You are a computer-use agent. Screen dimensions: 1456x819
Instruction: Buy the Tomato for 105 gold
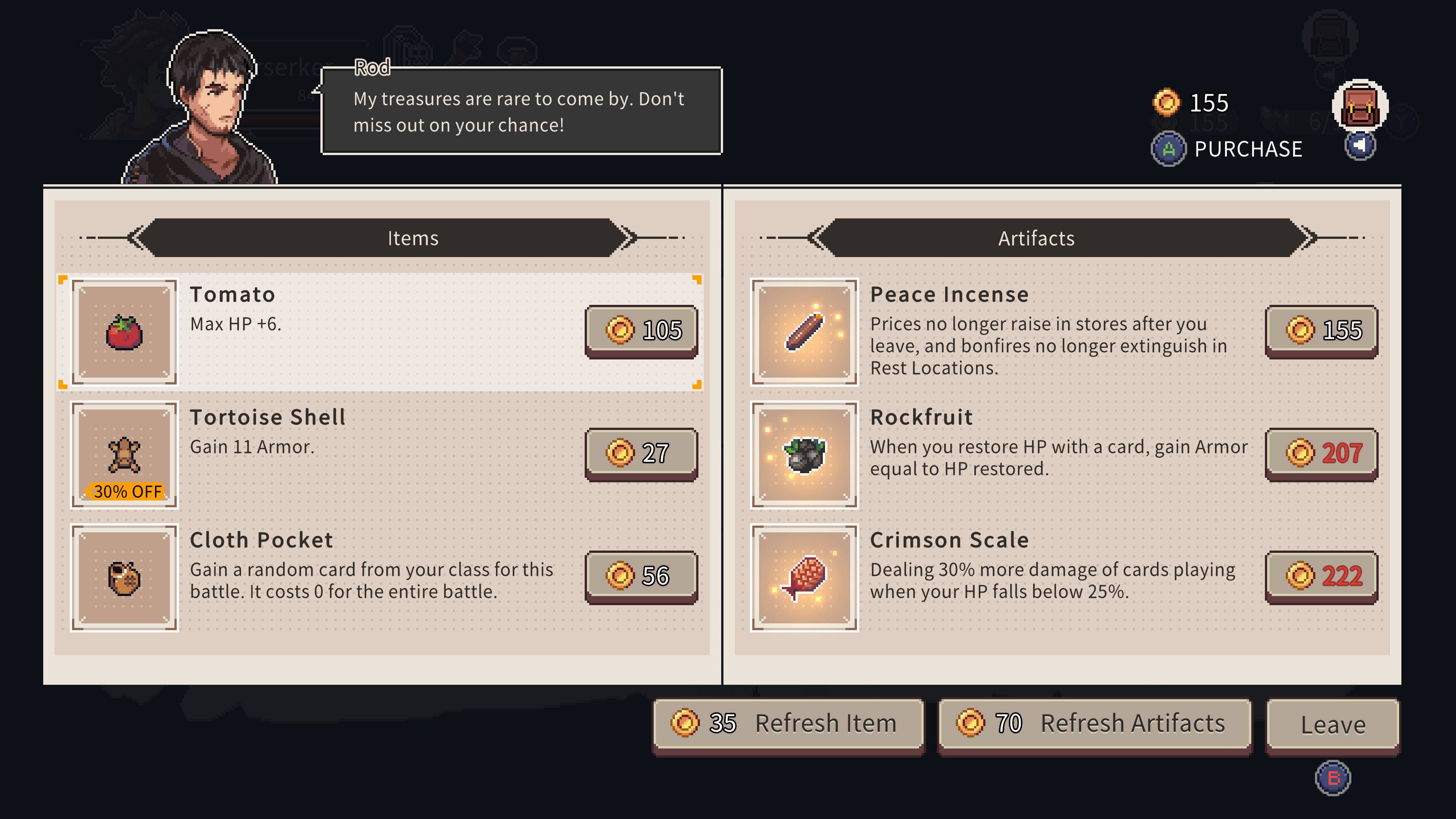pos(642,331)
